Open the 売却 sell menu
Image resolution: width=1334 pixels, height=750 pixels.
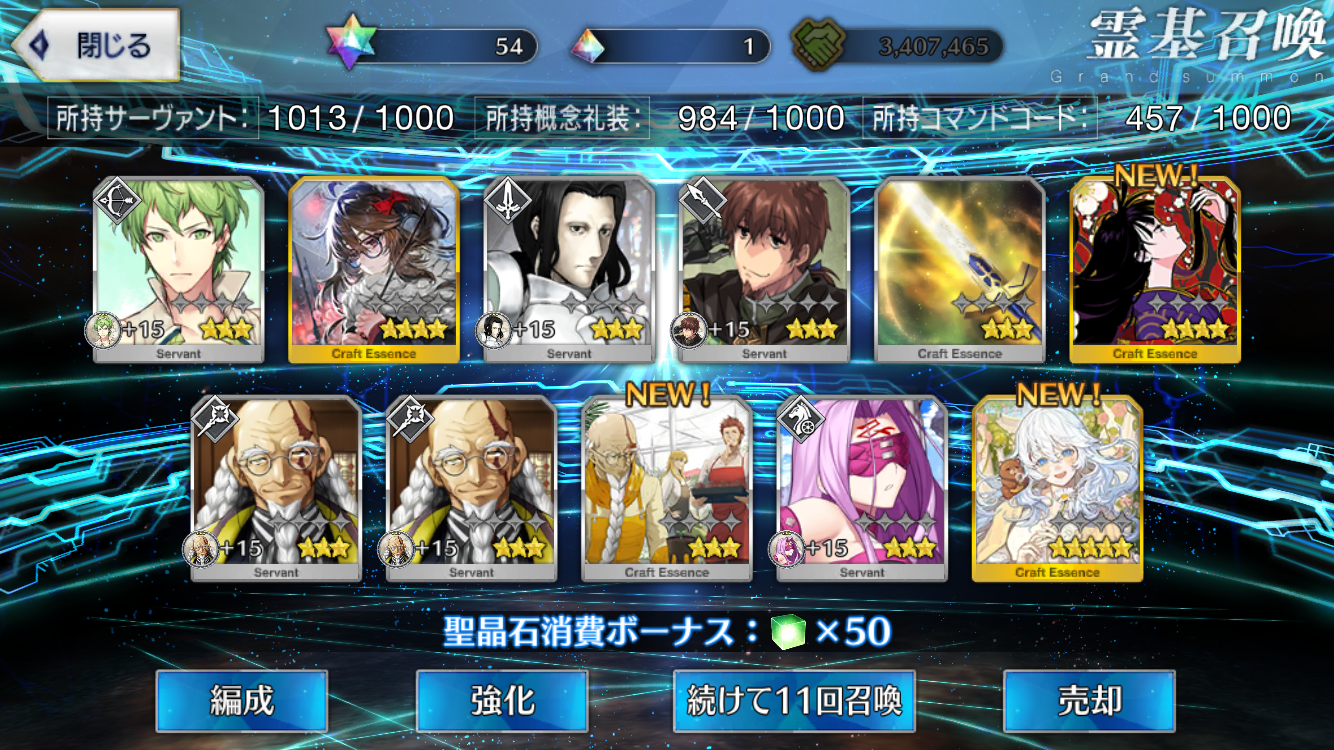[x=1089, y=701]
